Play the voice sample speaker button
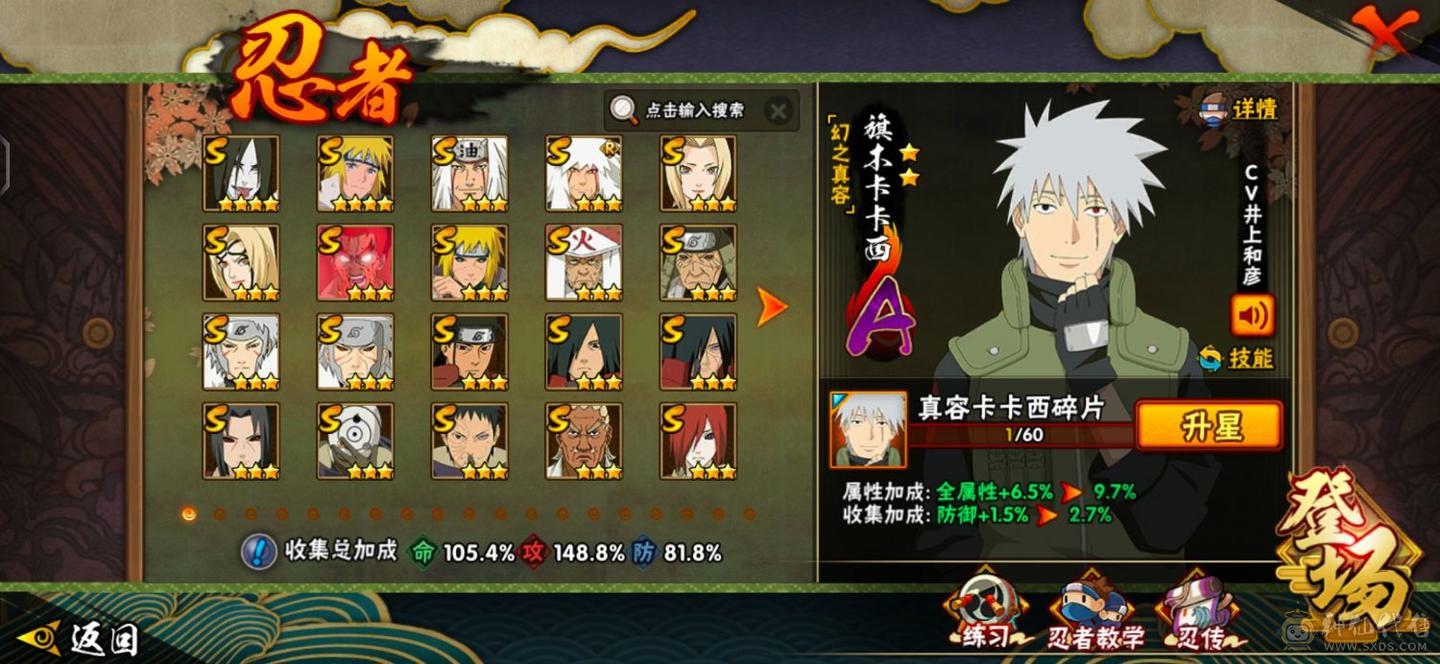 1252,316
